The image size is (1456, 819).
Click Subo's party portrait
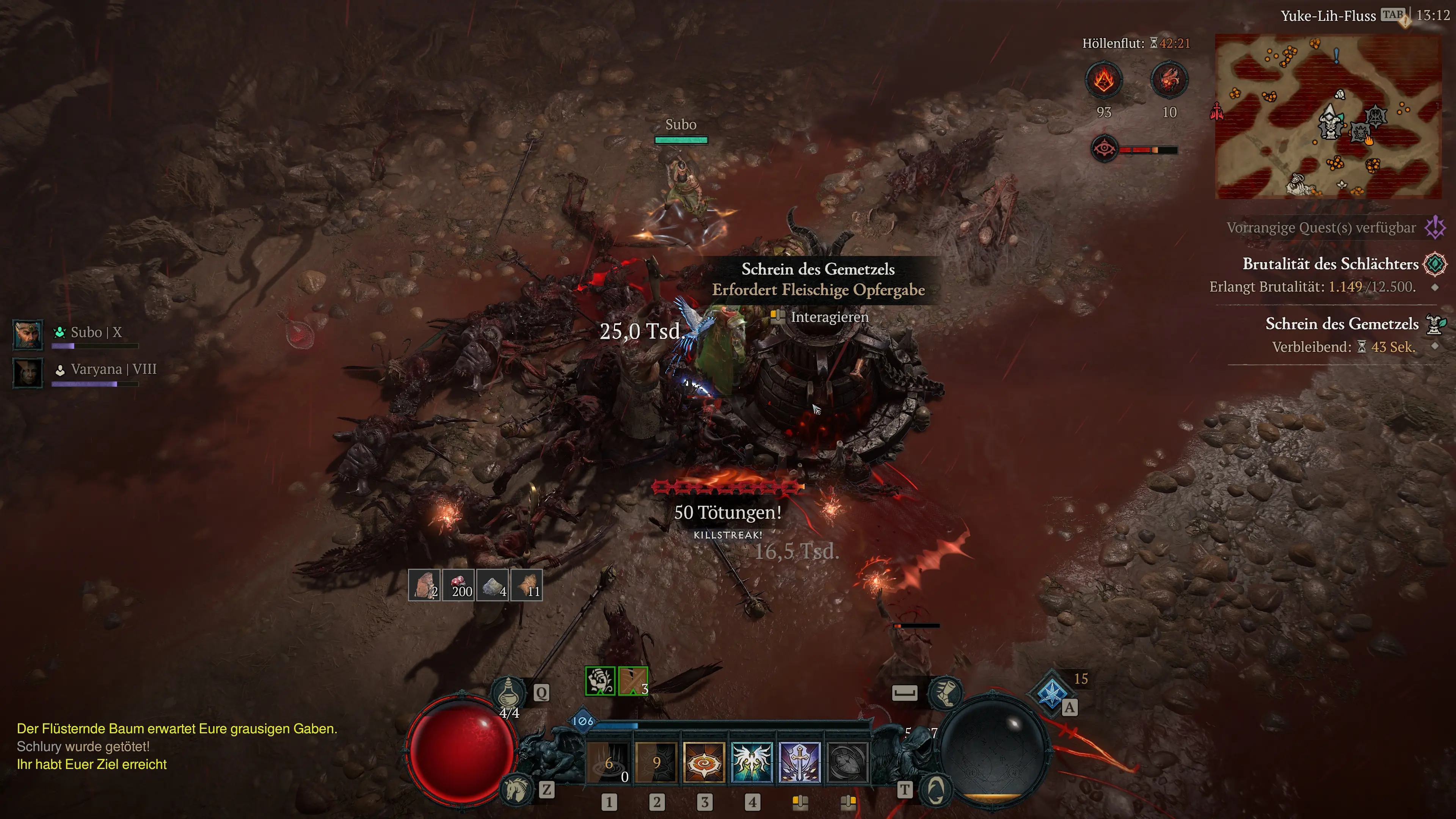[x=28, y=334]
